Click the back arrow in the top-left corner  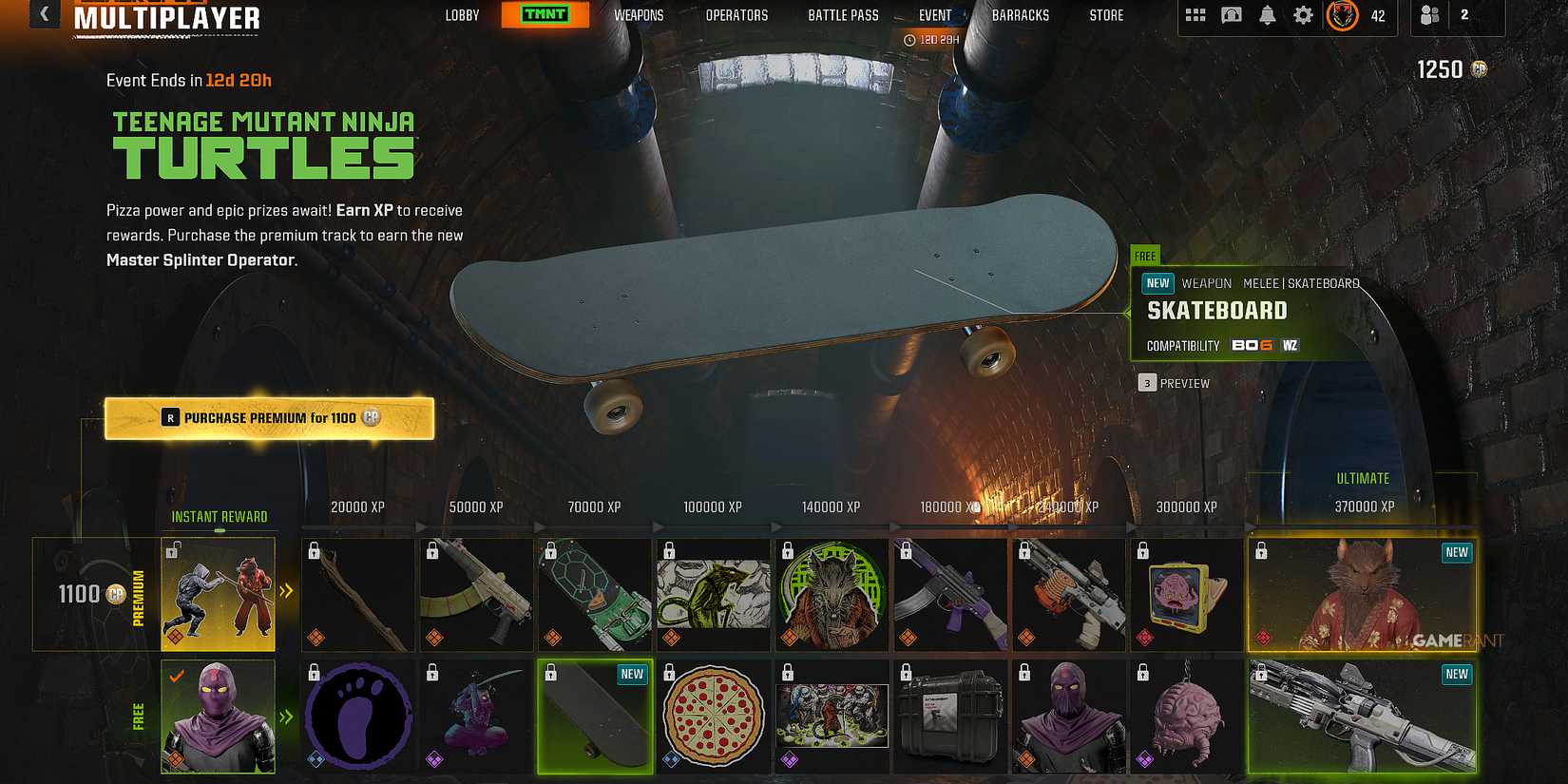pos(43,13)
